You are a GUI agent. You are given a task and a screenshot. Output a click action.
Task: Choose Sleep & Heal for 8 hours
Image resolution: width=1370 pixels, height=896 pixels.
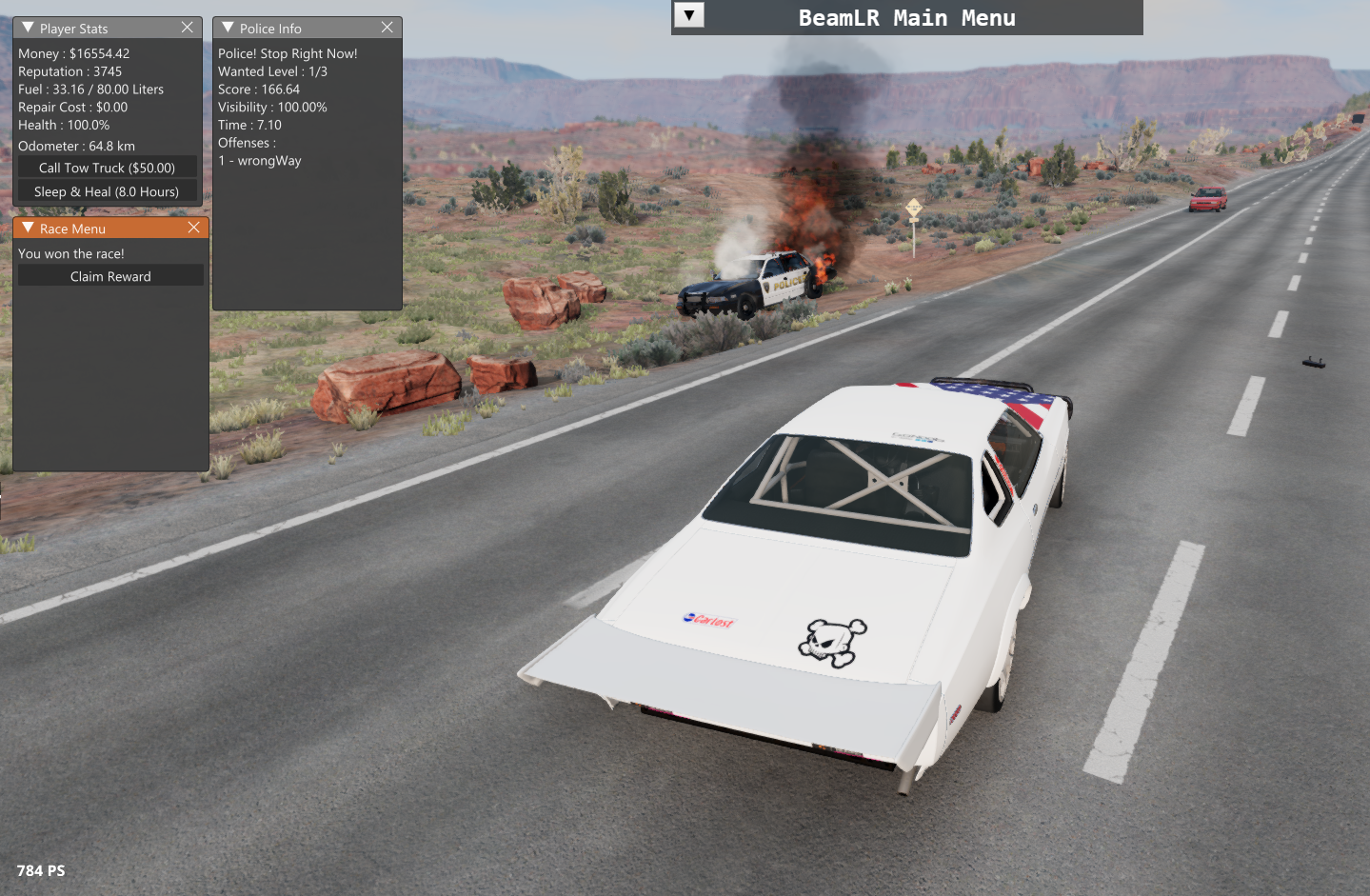tap(108, 191)
